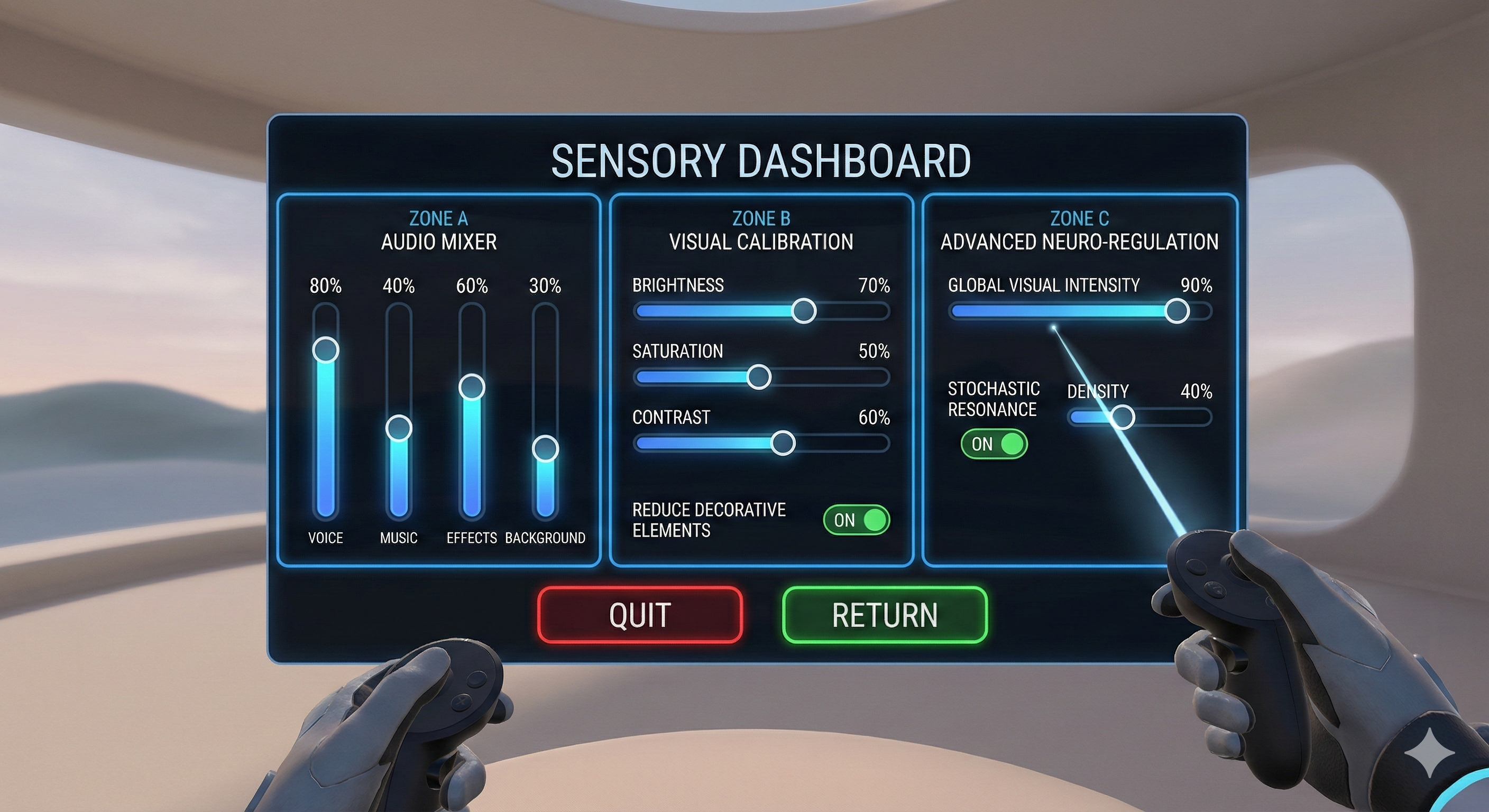
Task: Set the Saturation slider knob
Action: (759, 377)
